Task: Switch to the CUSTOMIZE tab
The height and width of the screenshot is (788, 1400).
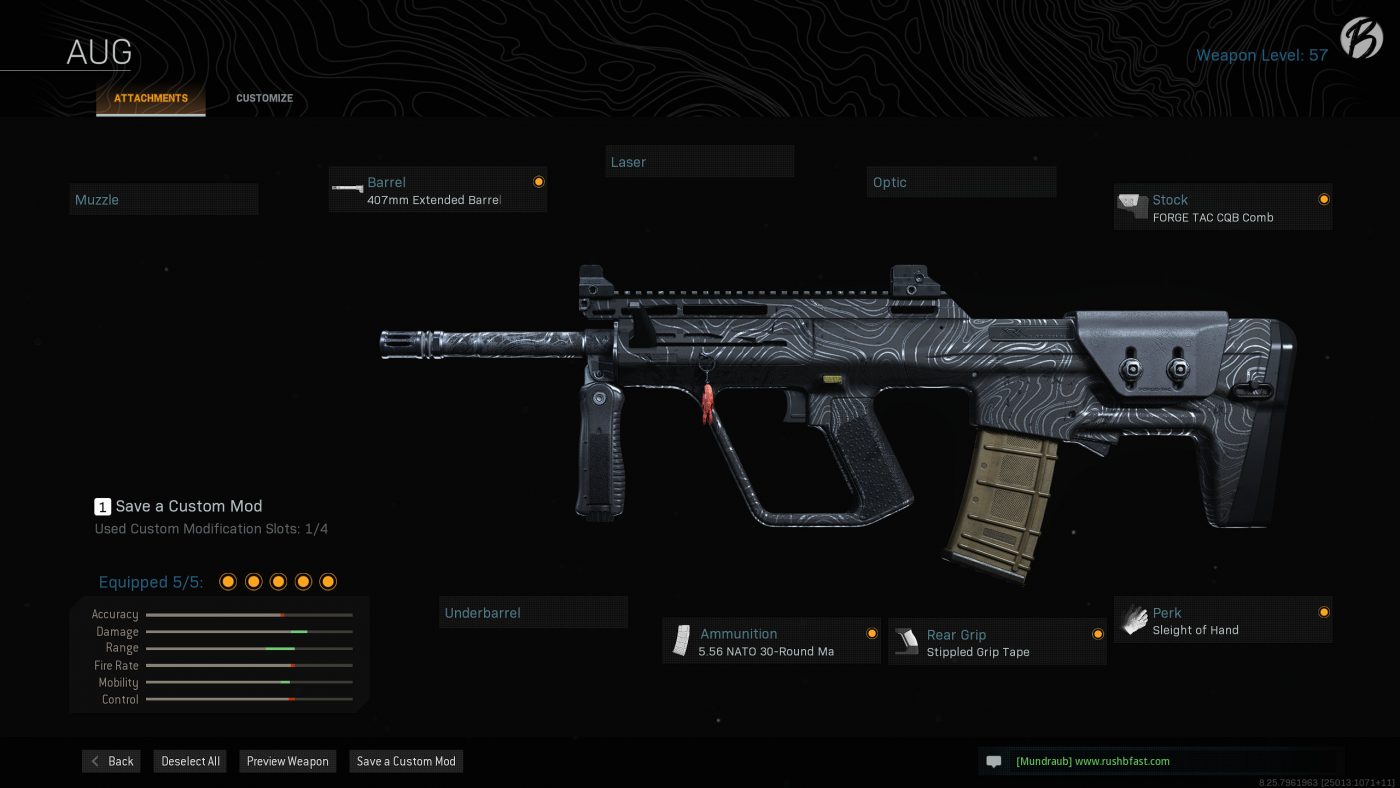Action: pyautogui.click(x=264, y=98)
